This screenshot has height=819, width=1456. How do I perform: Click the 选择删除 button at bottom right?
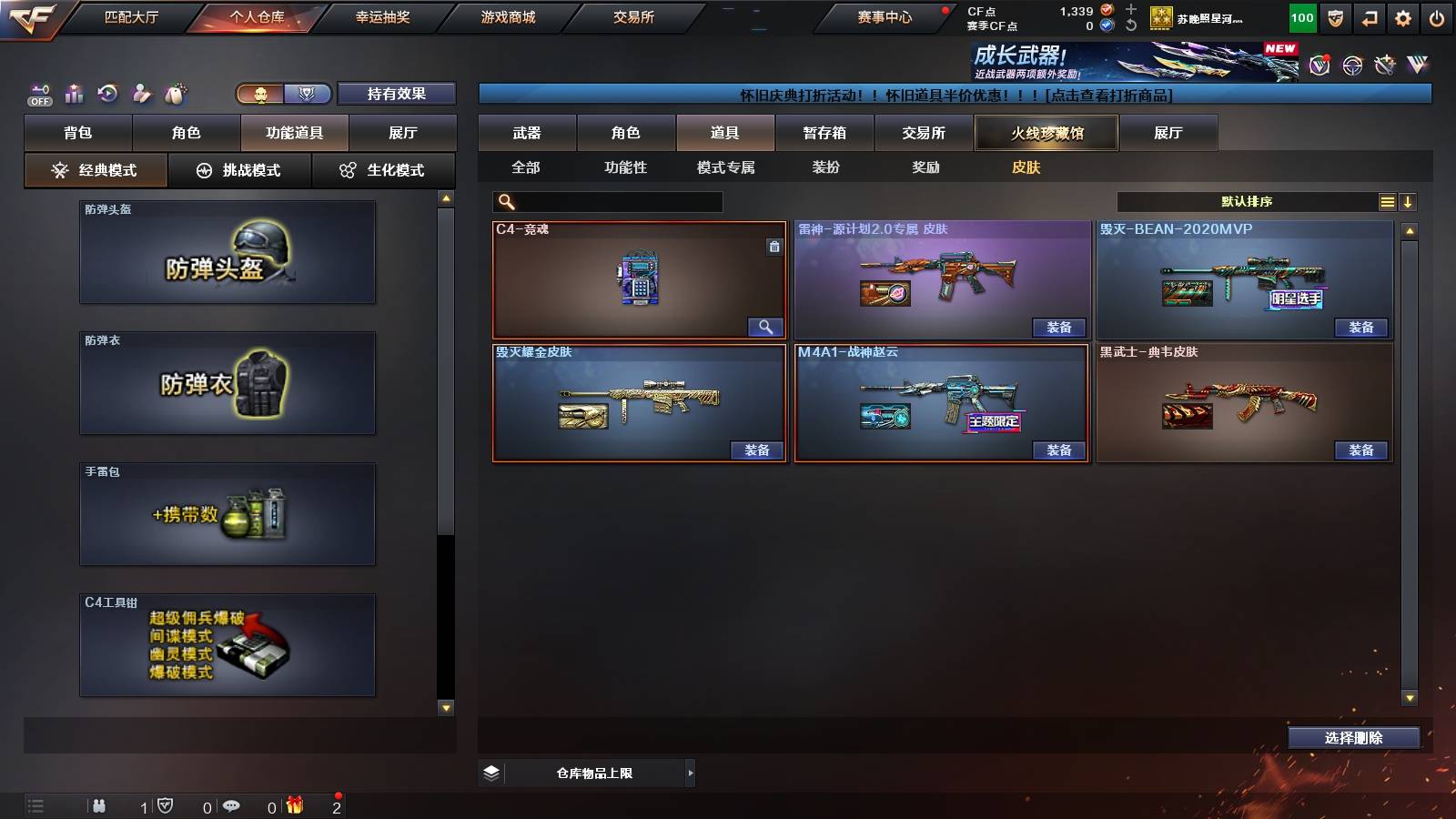1353,738
